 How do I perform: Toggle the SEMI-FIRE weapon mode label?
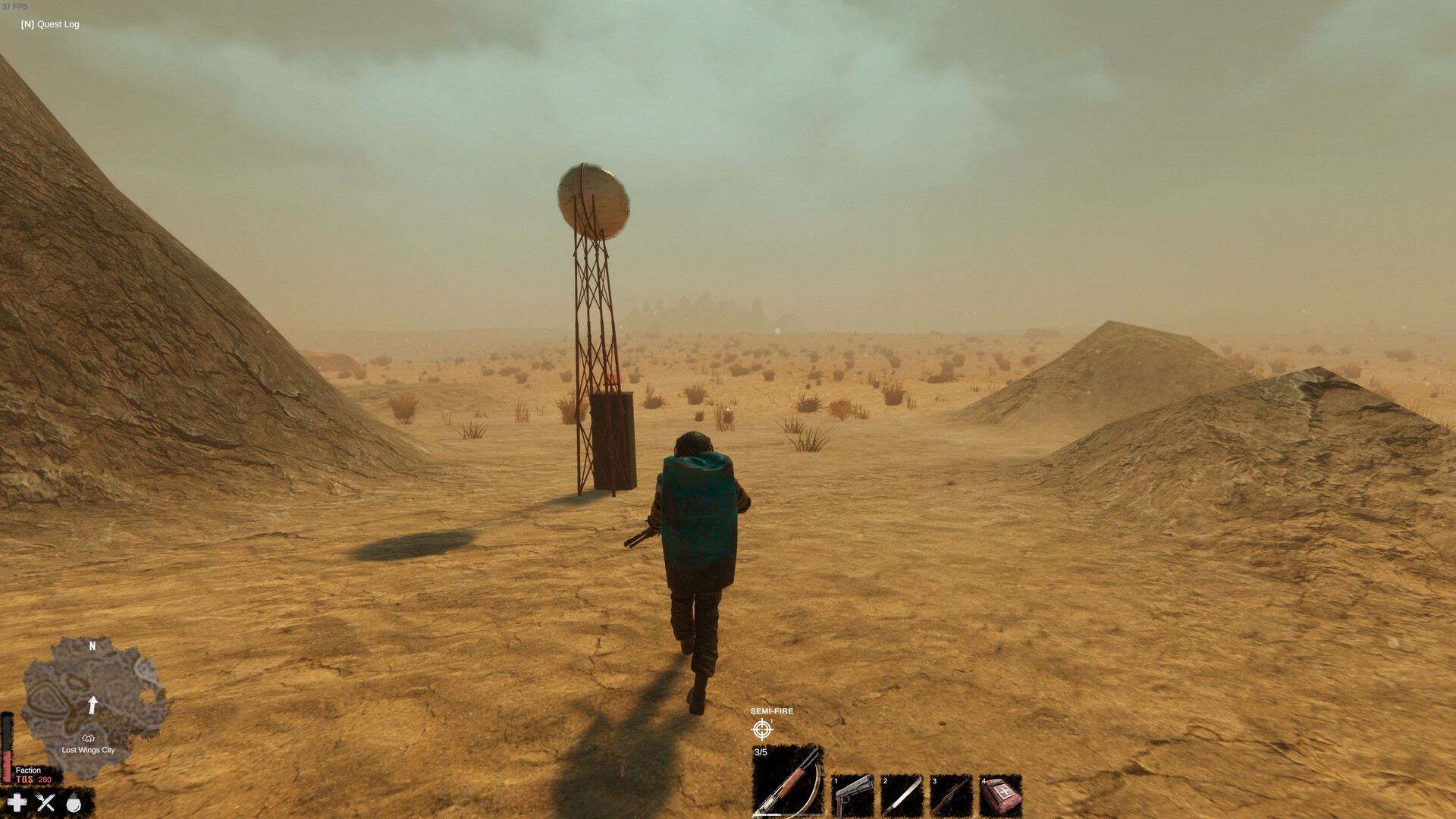[x=771, y=711]
